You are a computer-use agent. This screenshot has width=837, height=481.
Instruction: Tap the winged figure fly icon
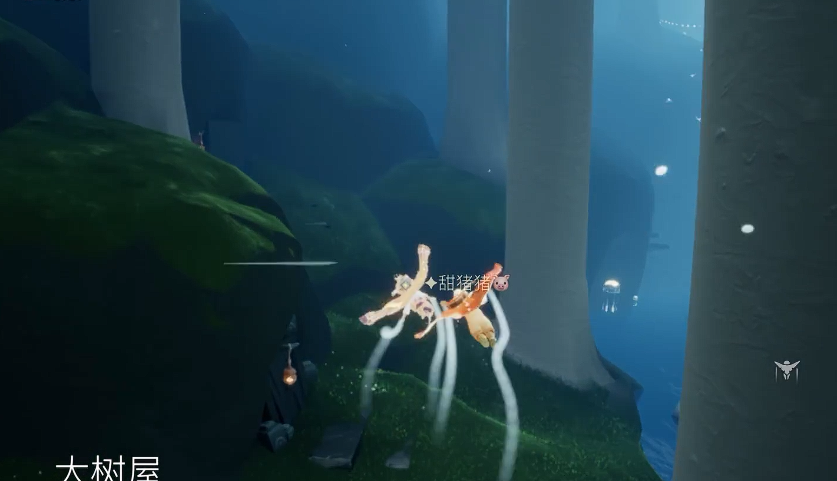(x=787, y=370)
